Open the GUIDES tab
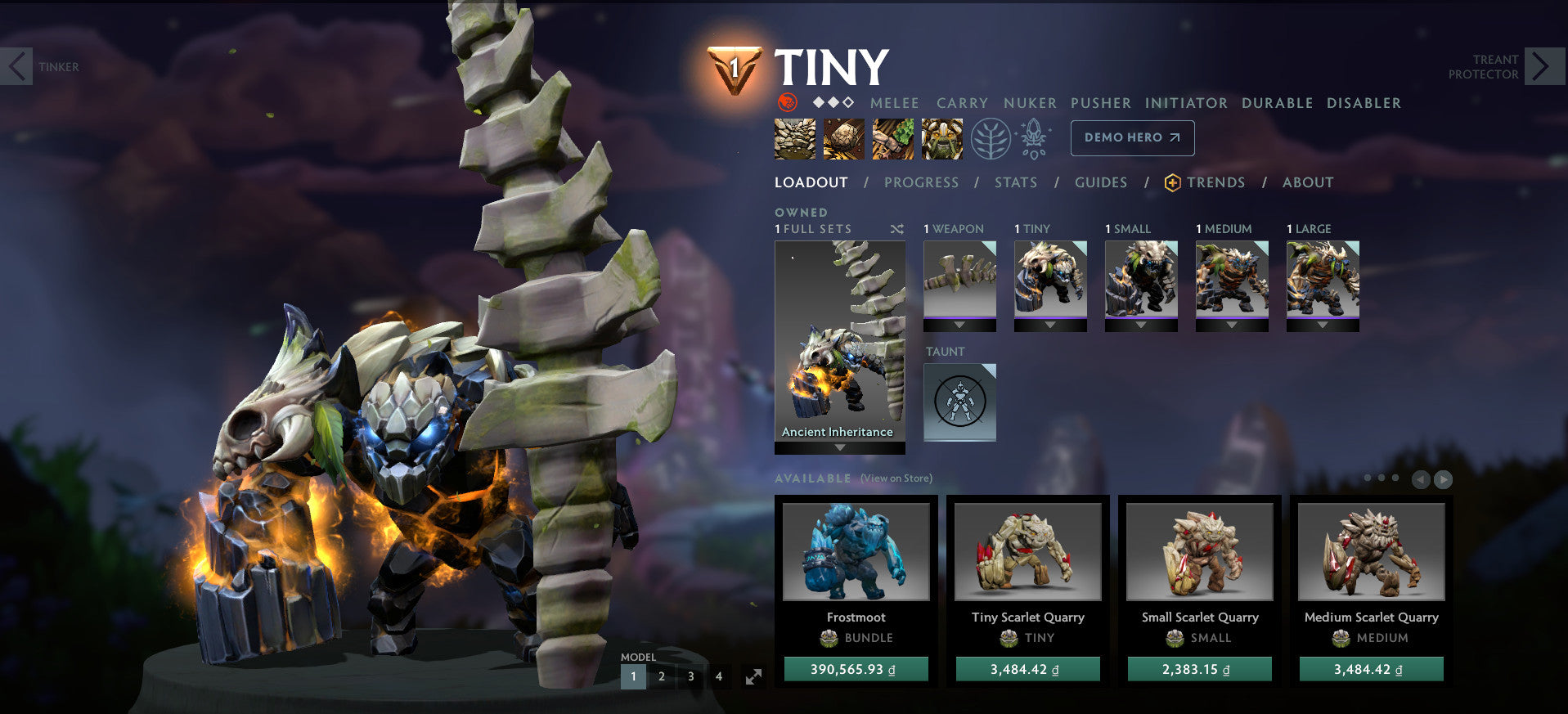The image size is (1568, 714). (1101, 182)
